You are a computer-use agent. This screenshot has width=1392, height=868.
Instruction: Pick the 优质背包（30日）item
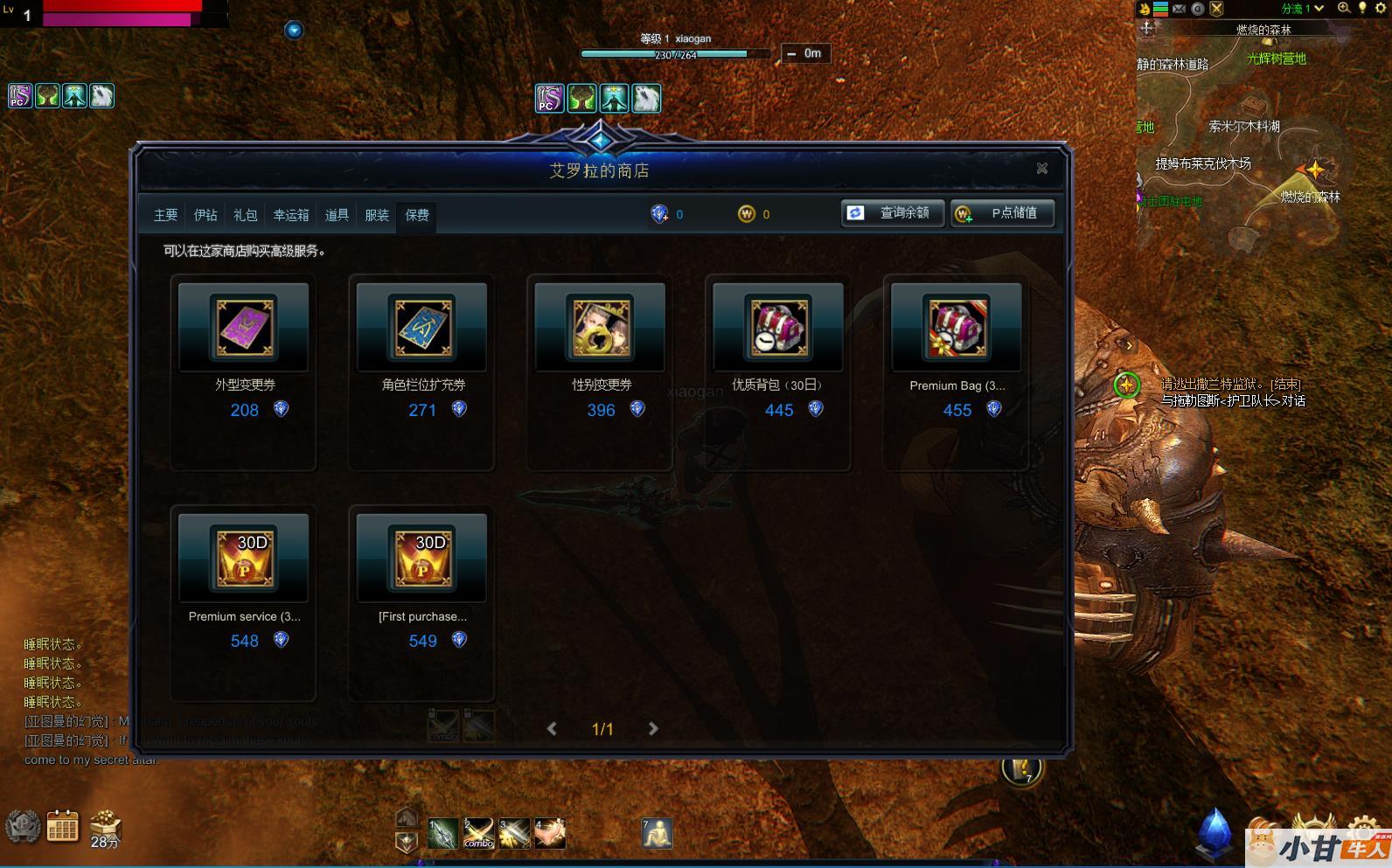click(x=778, y=328)
